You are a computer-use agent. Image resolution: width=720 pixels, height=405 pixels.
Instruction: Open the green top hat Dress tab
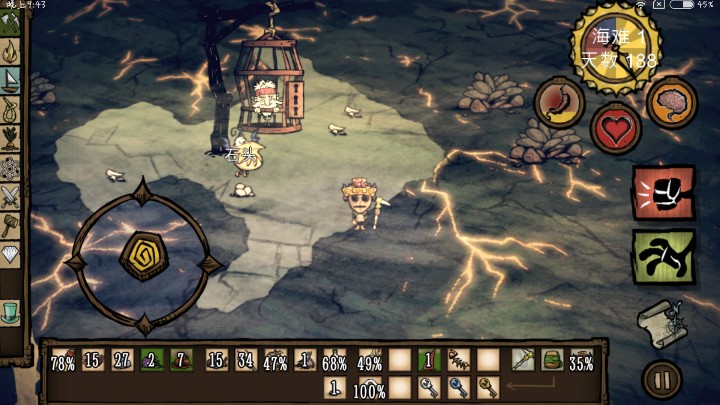click(x=11, y=312)
